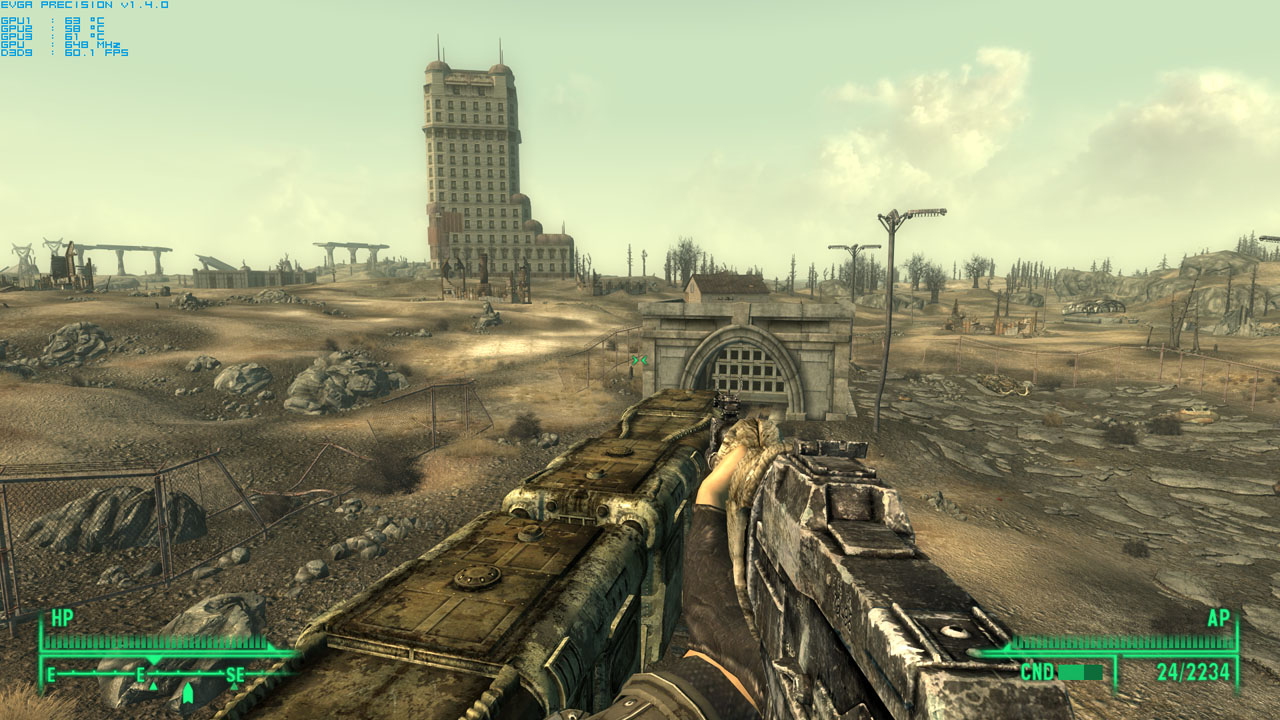Select the CND weapon condition indicator
The height and width of the screenshot is (720, 1280).
(1038, 672)
